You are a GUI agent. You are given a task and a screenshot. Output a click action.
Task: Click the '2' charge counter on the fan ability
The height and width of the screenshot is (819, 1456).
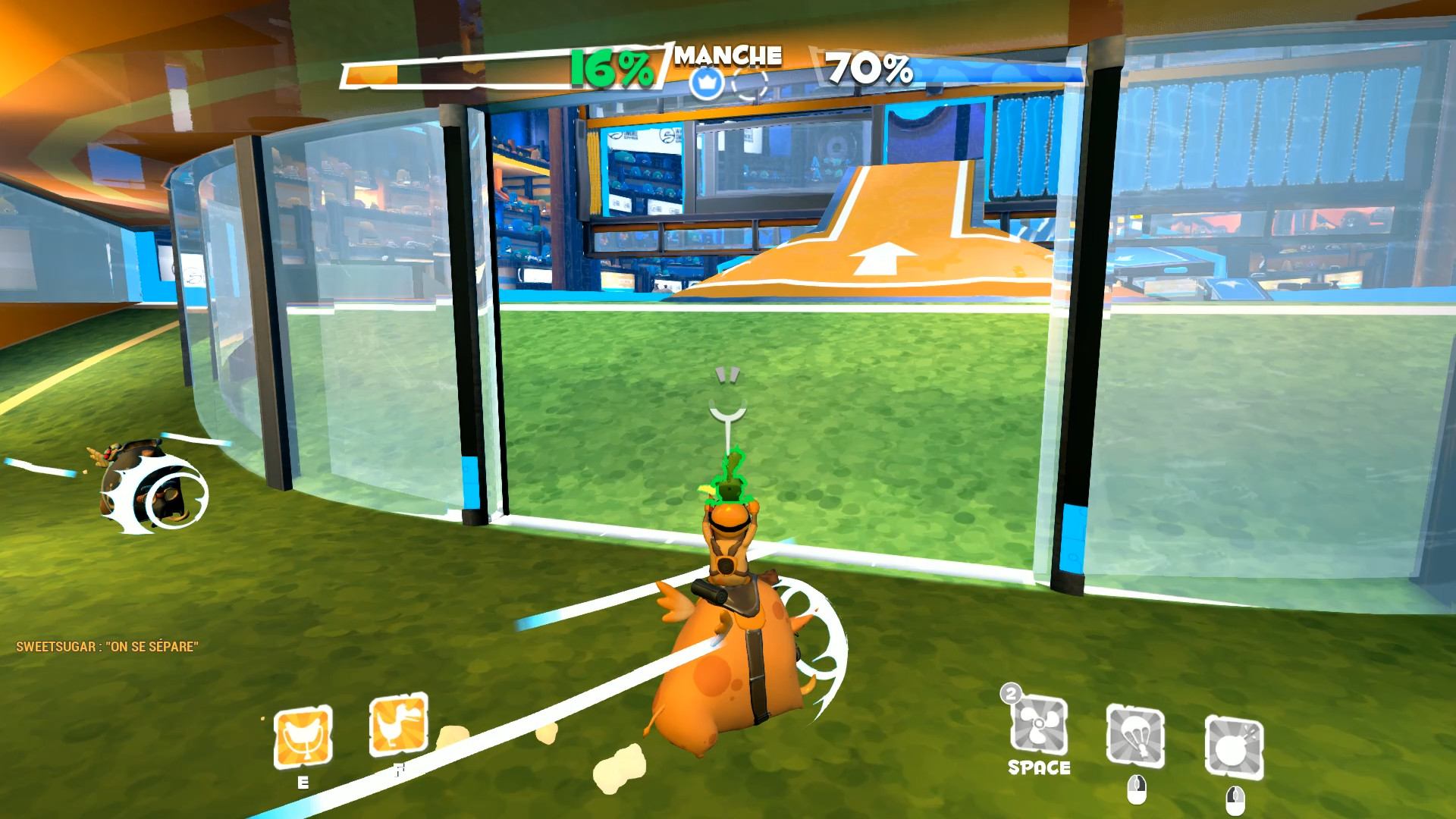point(1010,694)
